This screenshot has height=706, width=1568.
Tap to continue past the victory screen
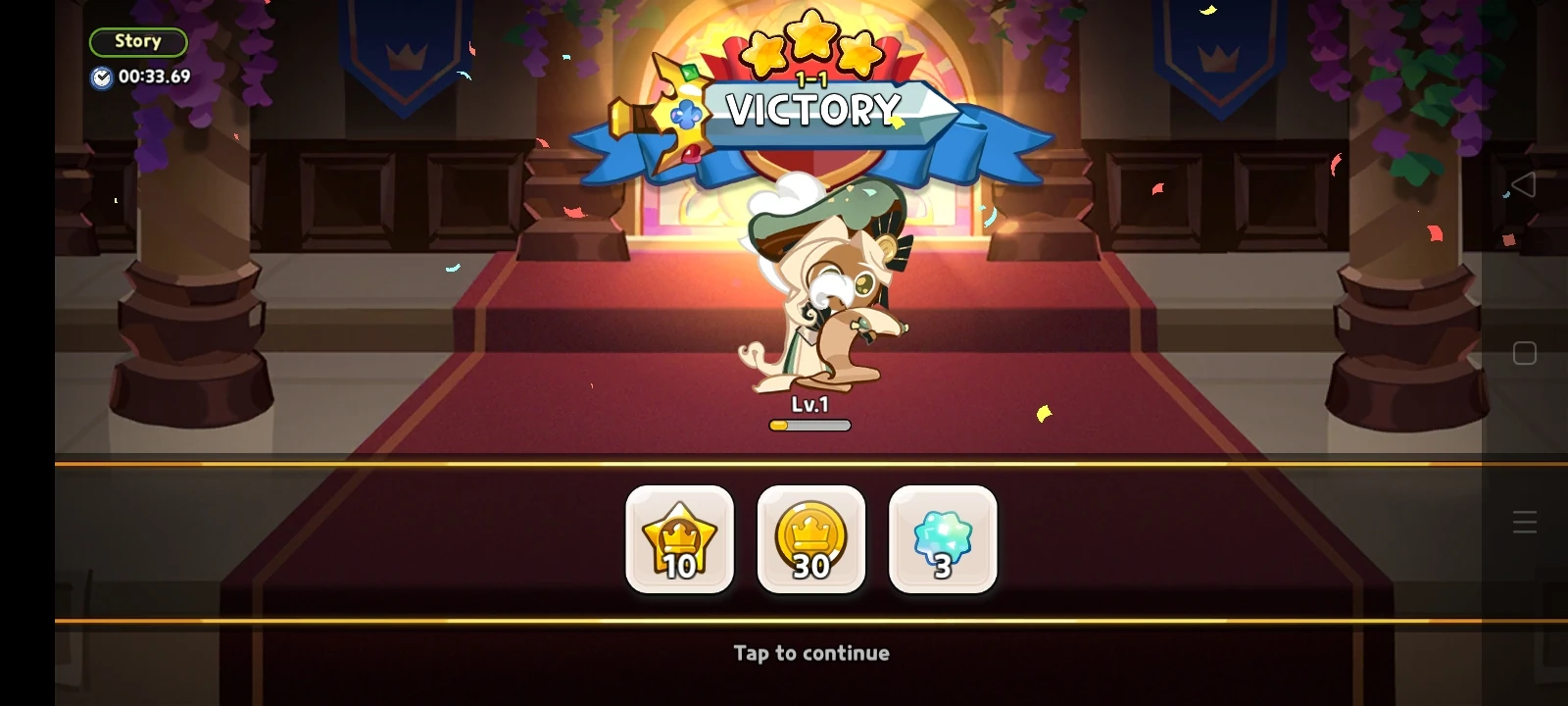point(810,652)
